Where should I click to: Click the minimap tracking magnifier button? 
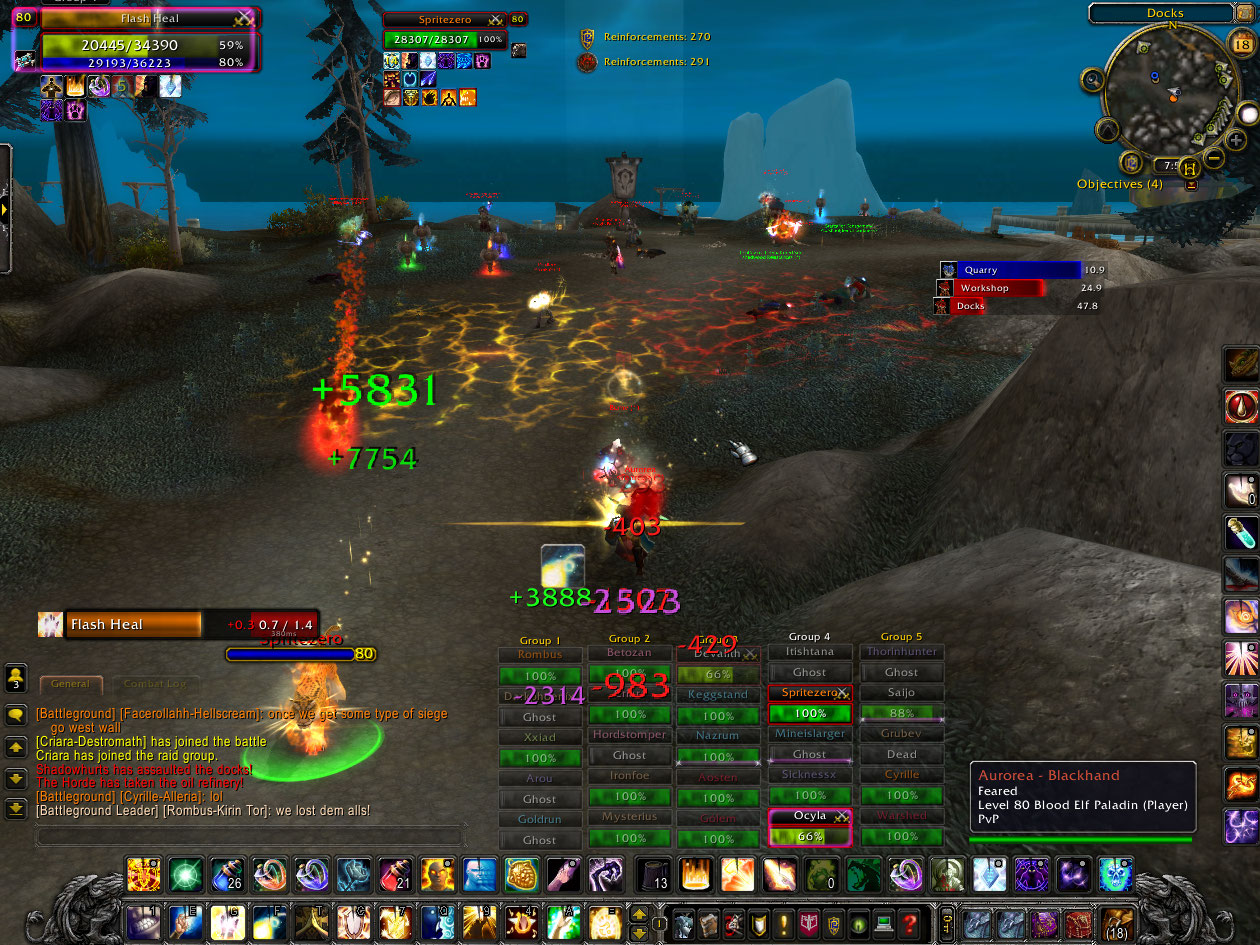1093,79
